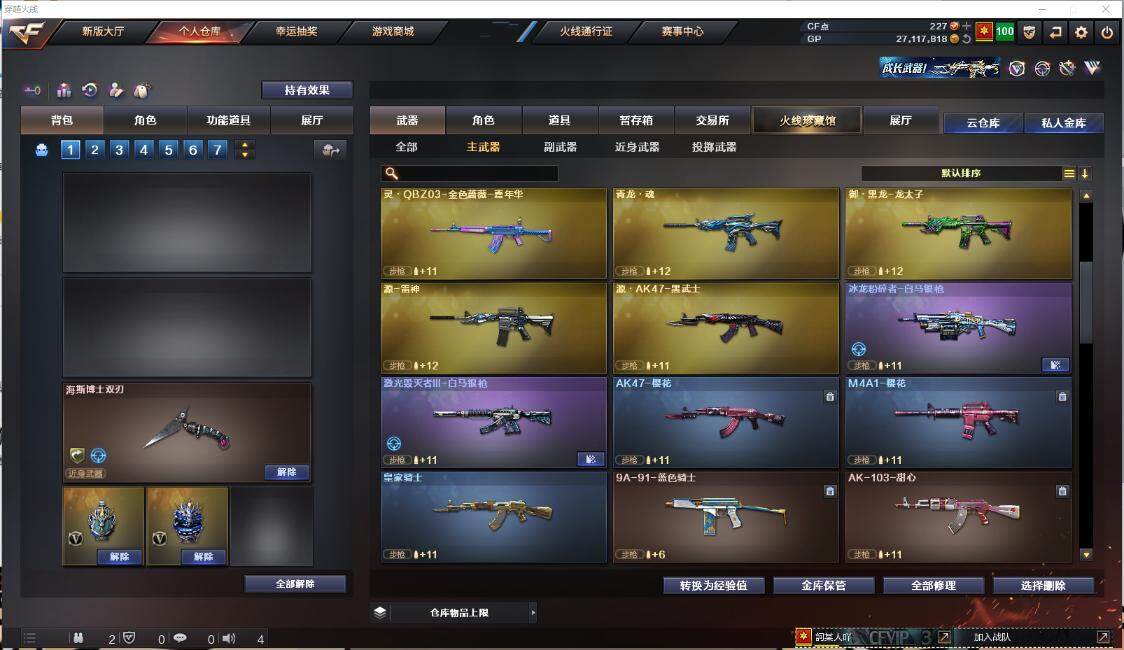Click the 转换为经验值 button
This screenshot has width=1124, height=650.
point(713,585)
